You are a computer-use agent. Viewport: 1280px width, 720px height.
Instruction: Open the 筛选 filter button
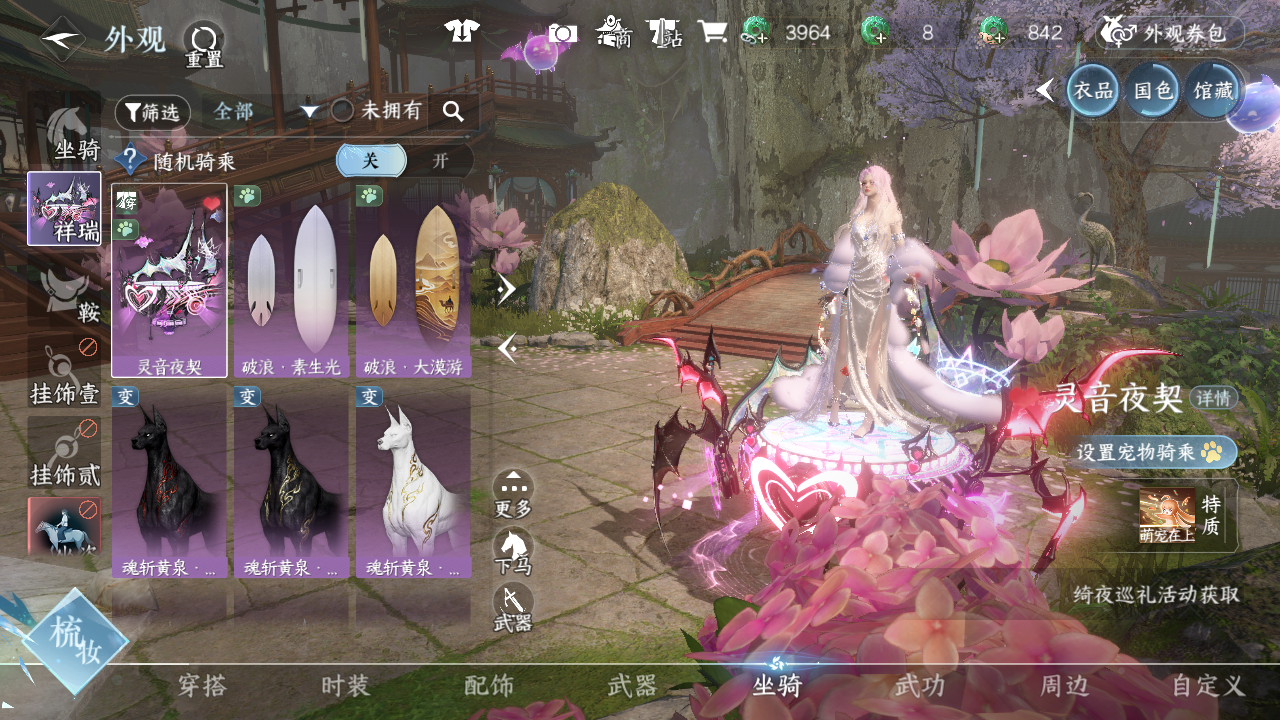point(153,112)
